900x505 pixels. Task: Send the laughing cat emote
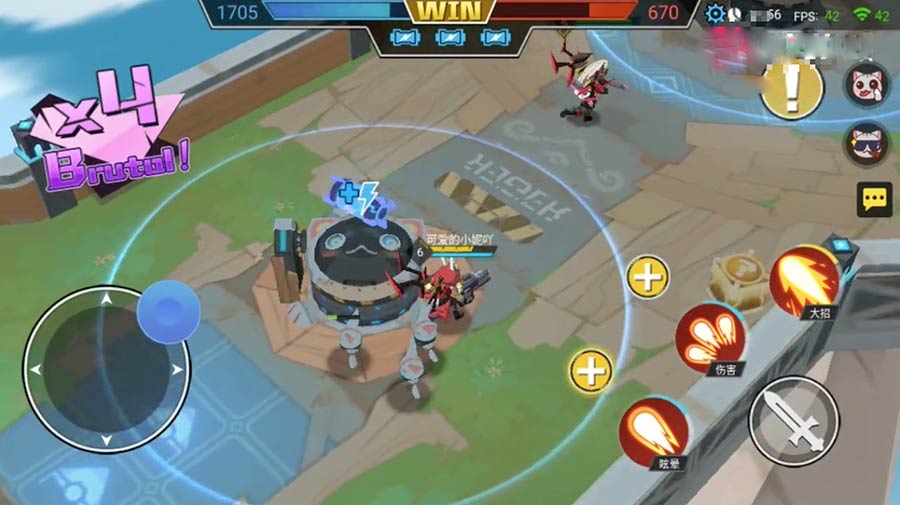coord(866,84)
